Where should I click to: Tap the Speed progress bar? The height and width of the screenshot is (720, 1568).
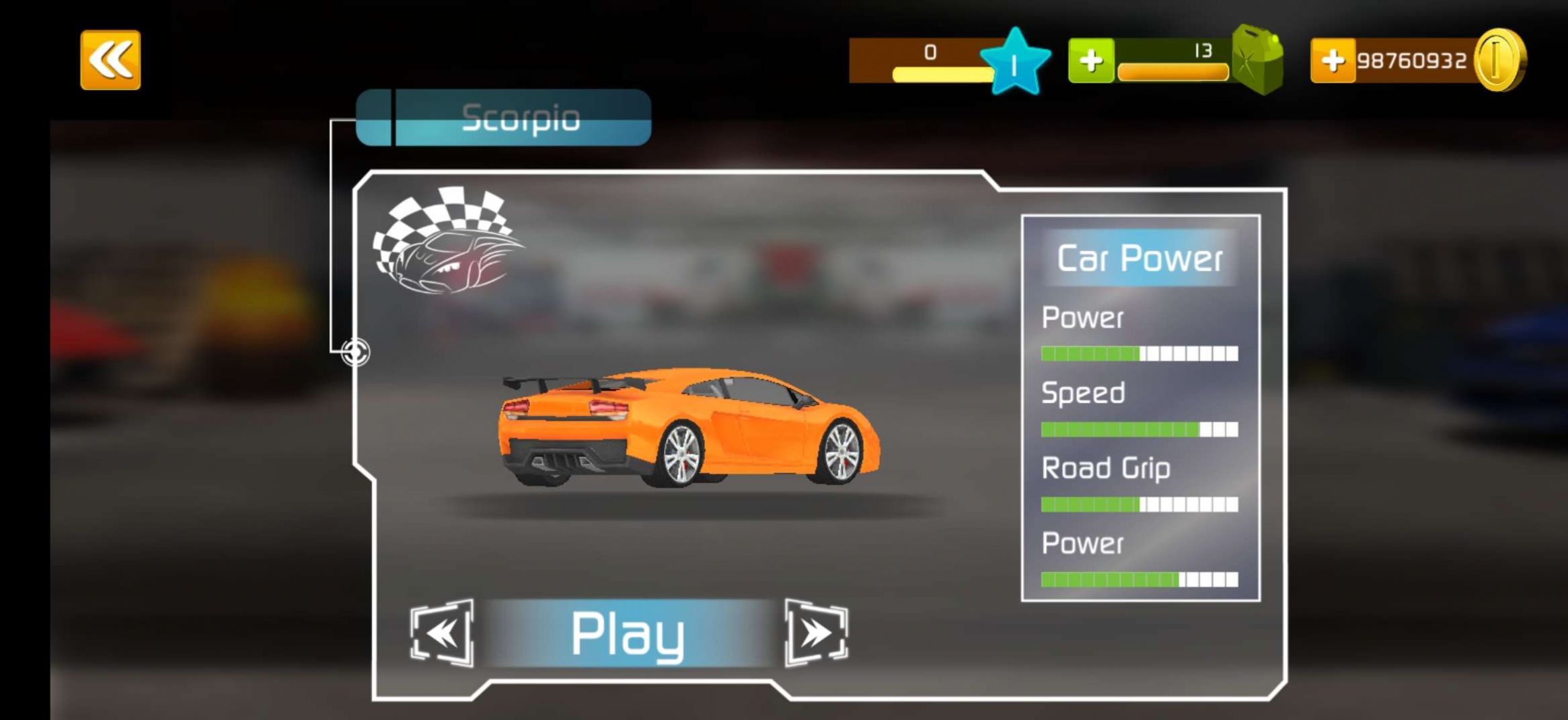[x=1140, y=428]
